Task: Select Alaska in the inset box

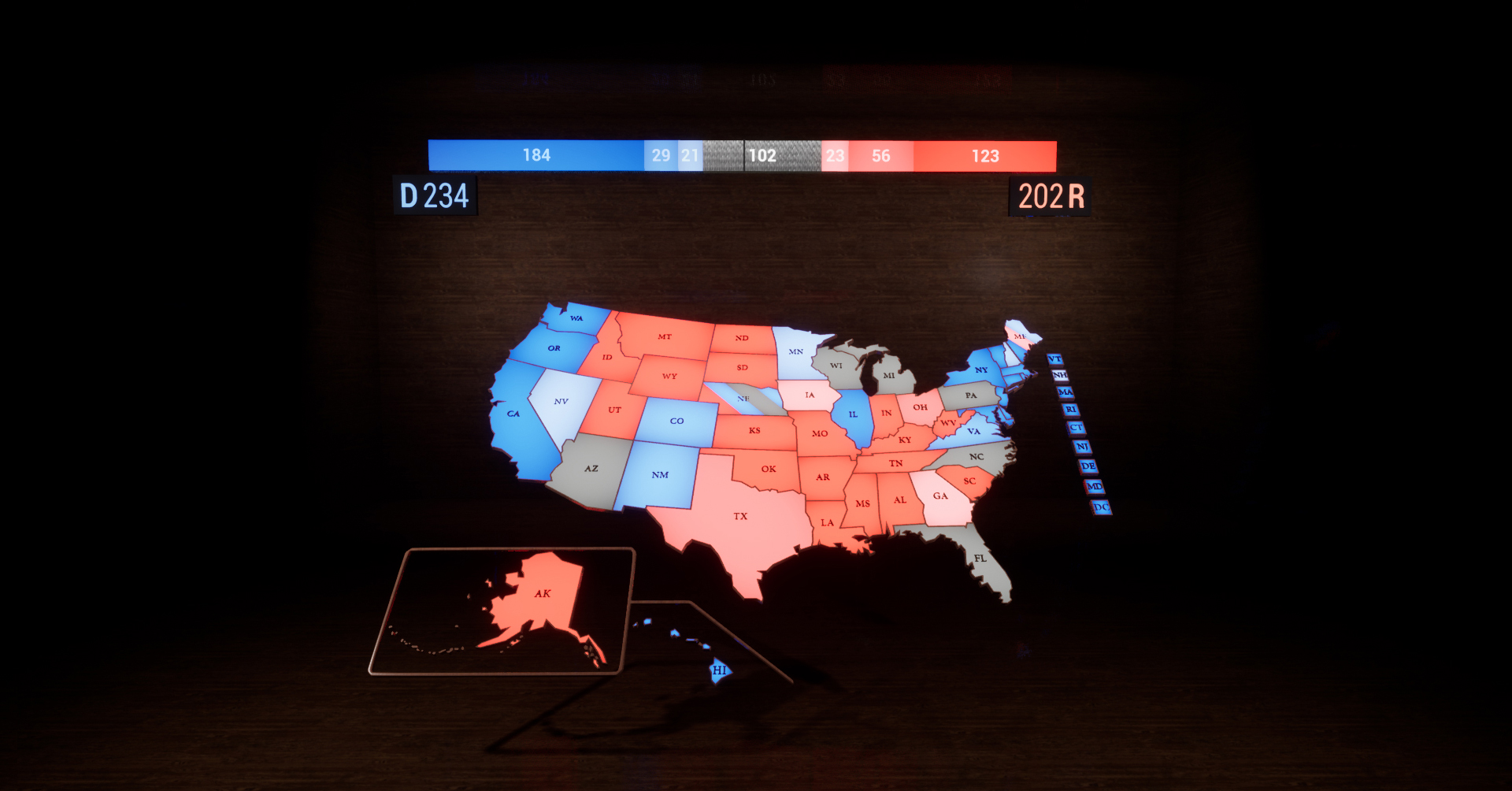Action: 542,595
